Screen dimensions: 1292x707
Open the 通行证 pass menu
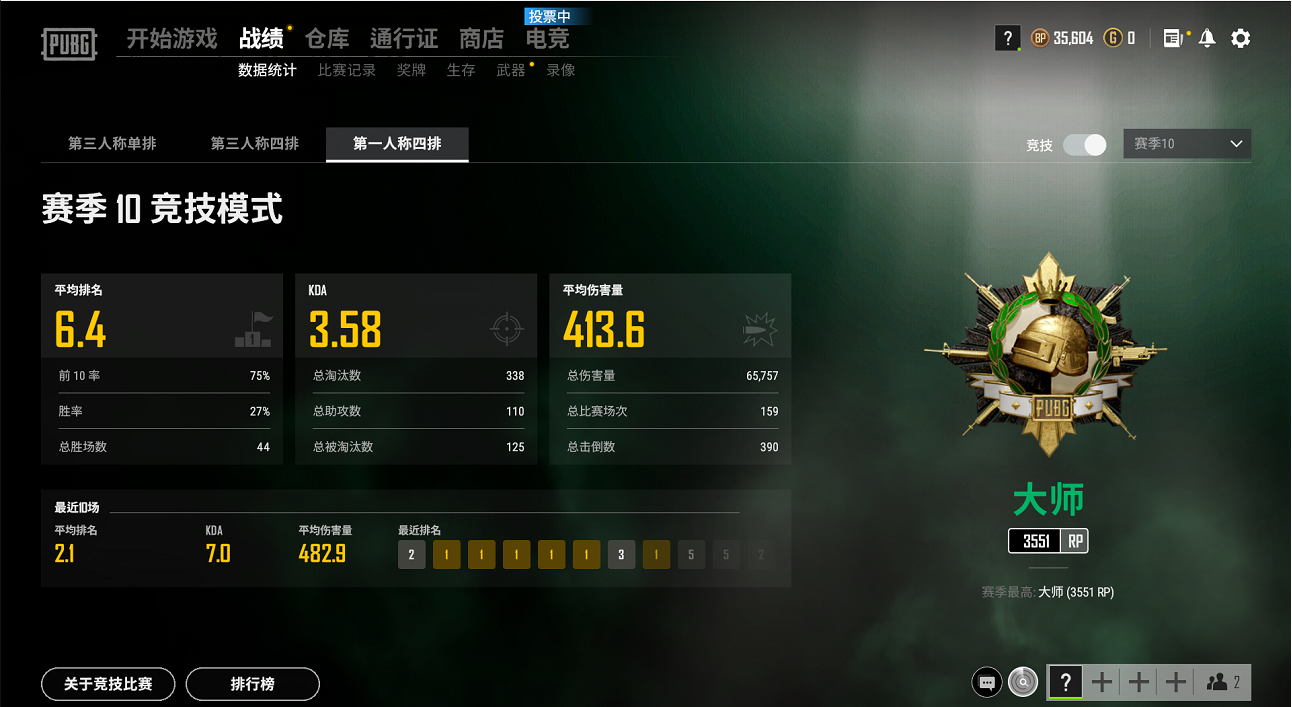(x=404, y=39)
